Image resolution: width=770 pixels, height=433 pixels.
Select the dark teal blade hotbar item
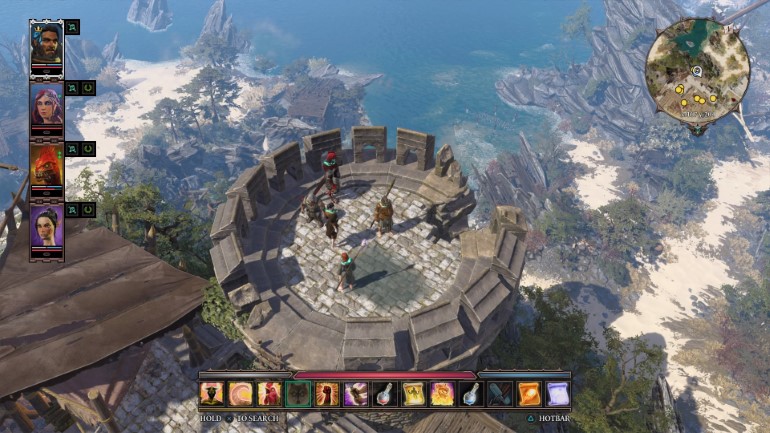point(500,394)
